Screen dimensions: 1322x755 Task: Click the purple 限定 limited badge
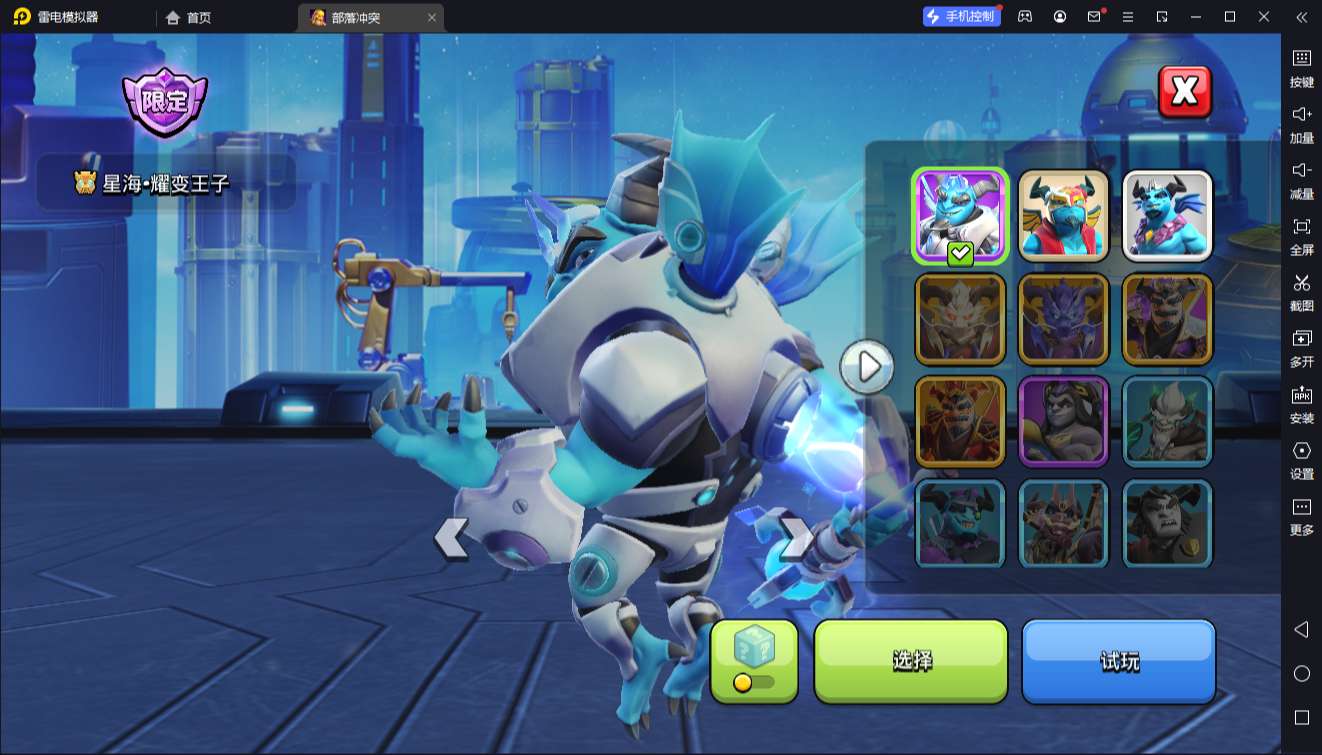[x=164, y=101]
